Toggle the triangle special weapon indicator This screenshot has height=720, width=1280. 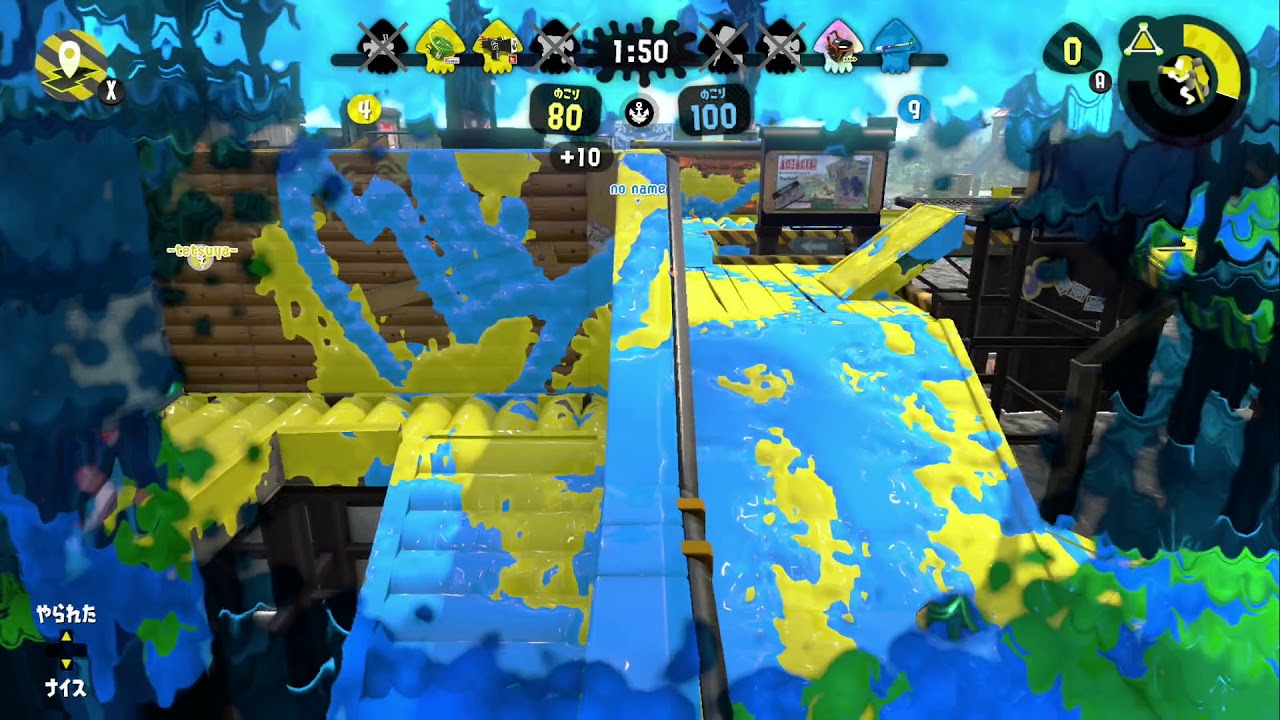1144,40
